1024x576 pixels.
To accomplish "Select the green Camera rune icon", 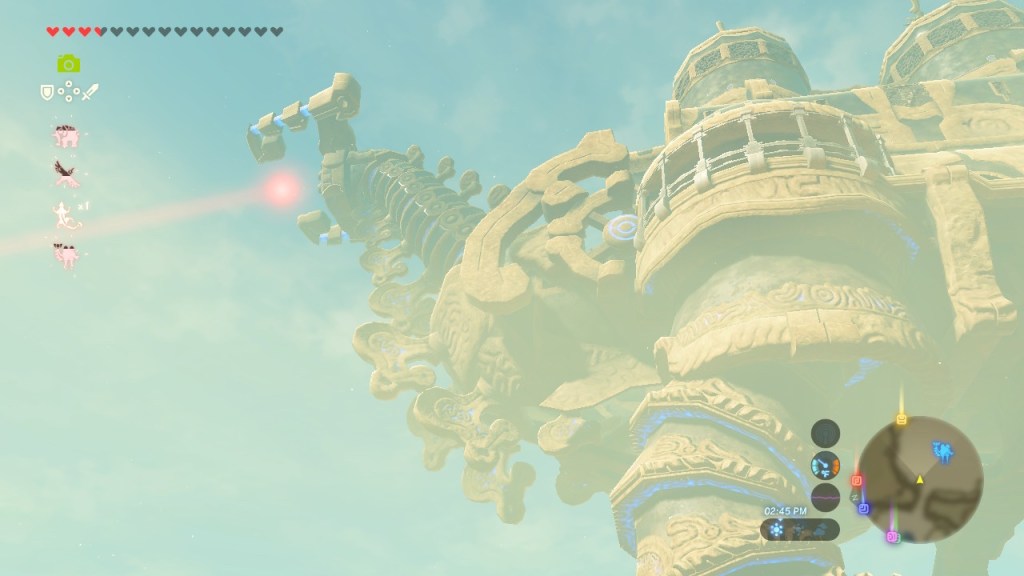I will coord(68,63).
